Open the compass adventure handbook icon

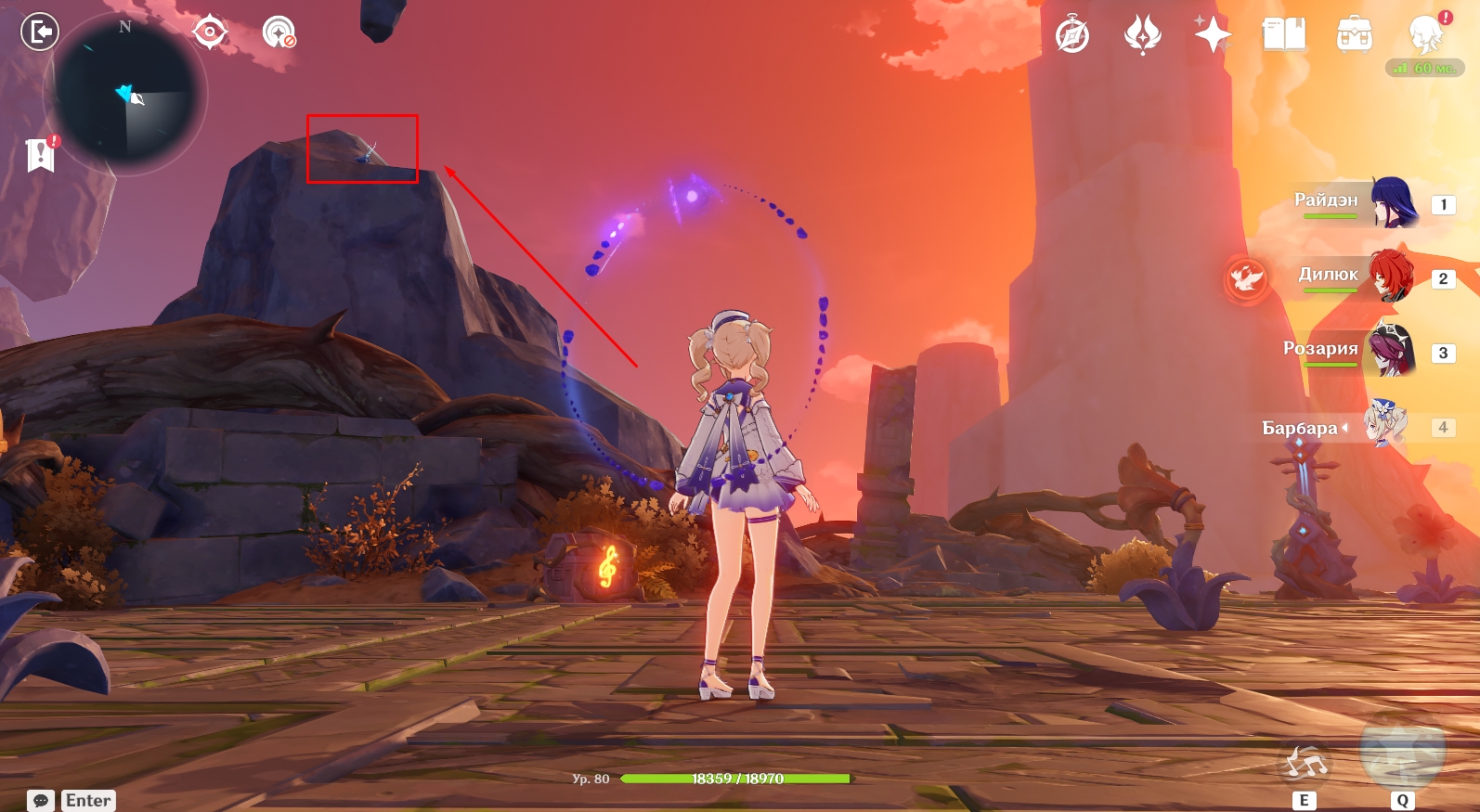(1072, 35)
